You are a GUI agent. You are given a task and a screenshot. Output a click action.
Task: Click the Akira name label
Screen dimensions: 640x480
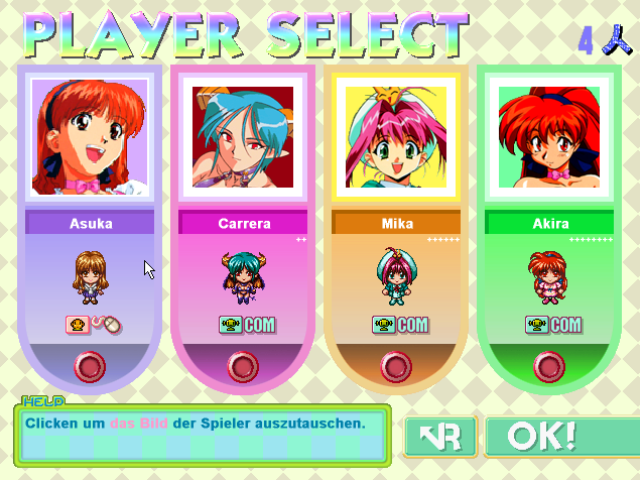(549, 223)
